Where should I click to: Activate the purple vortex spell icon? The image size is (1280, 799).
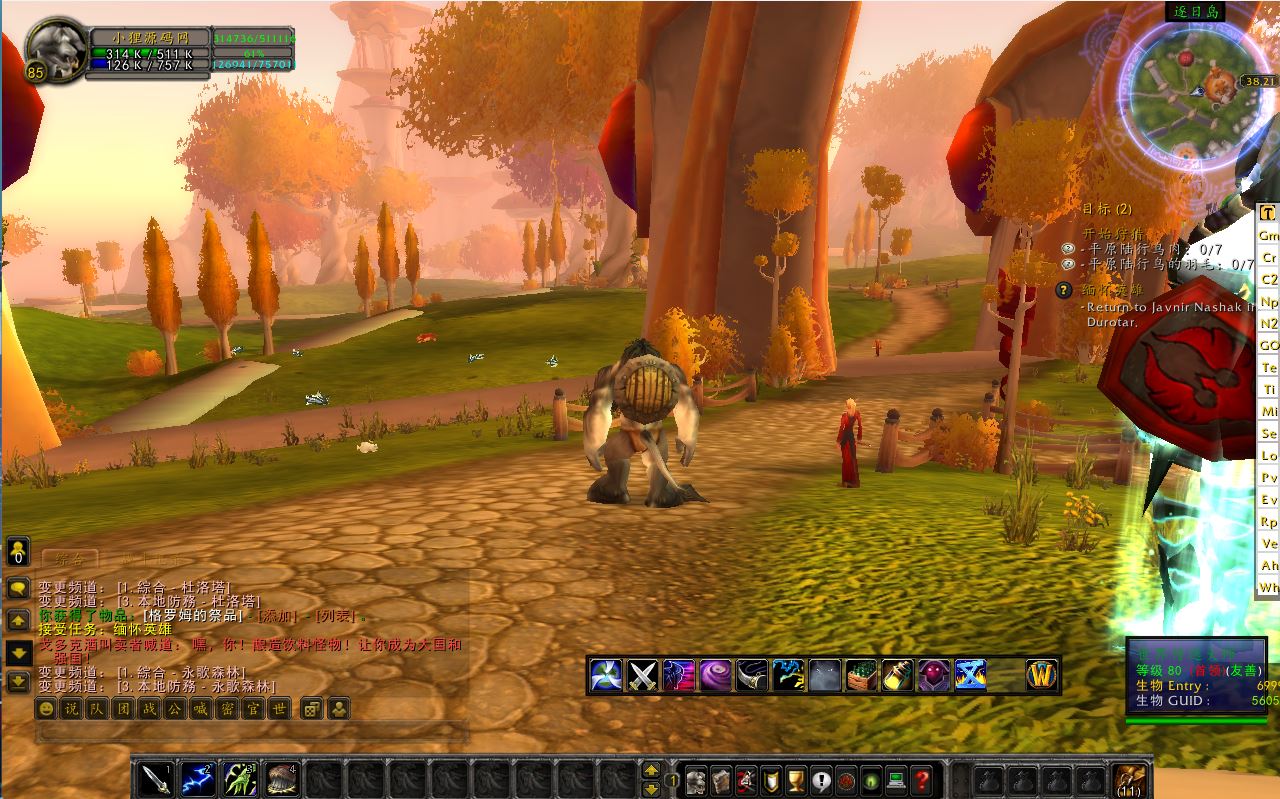(x=714, y=675)
